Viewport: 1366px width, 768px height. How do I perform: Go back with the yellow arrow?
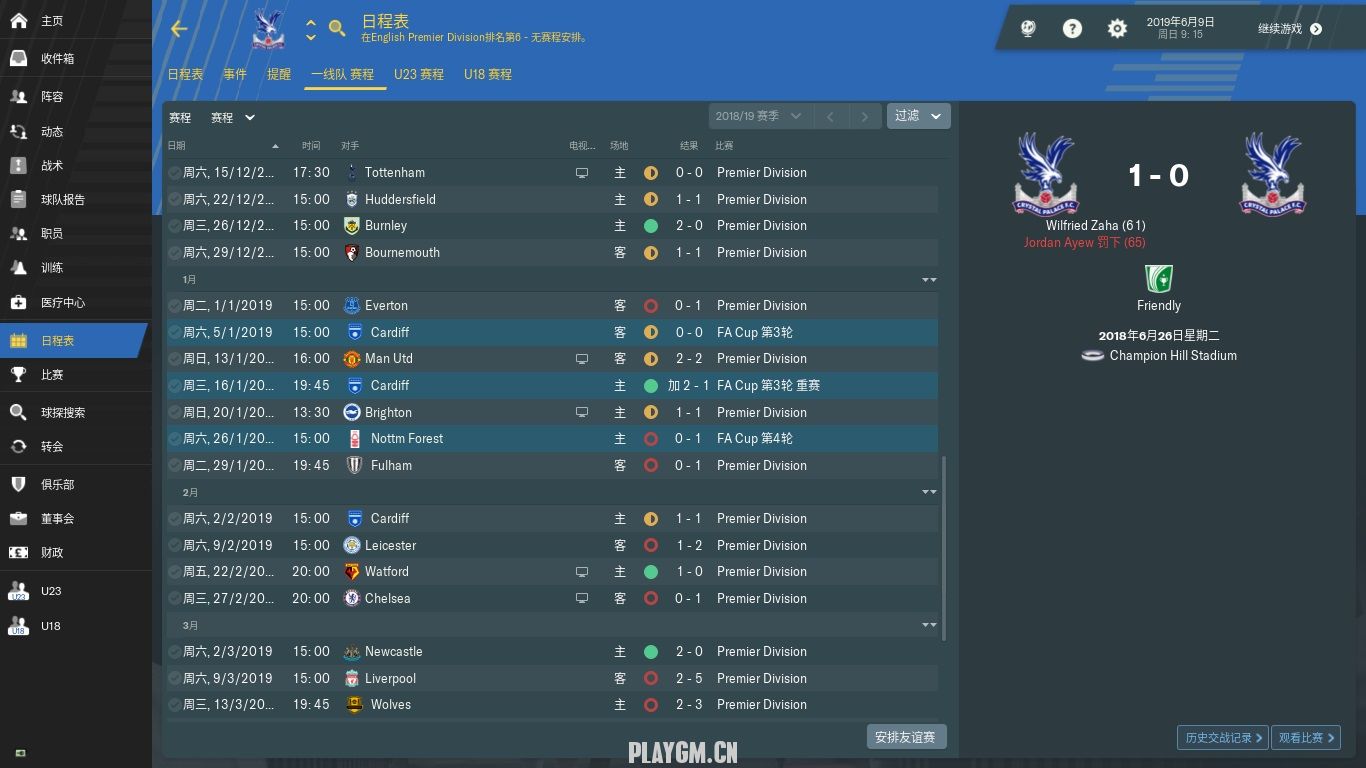[179, 29]
